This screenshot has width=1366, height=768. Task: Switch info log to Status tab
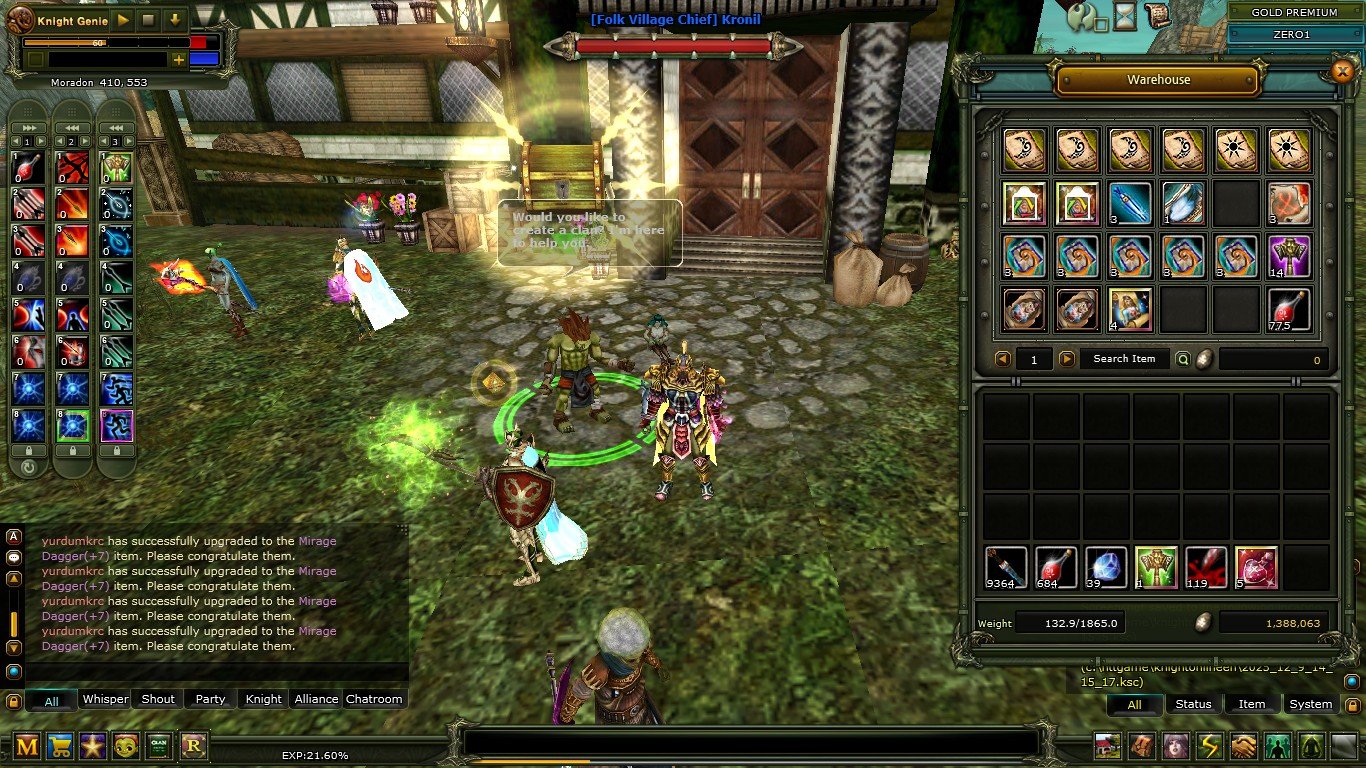point(1193,704)
